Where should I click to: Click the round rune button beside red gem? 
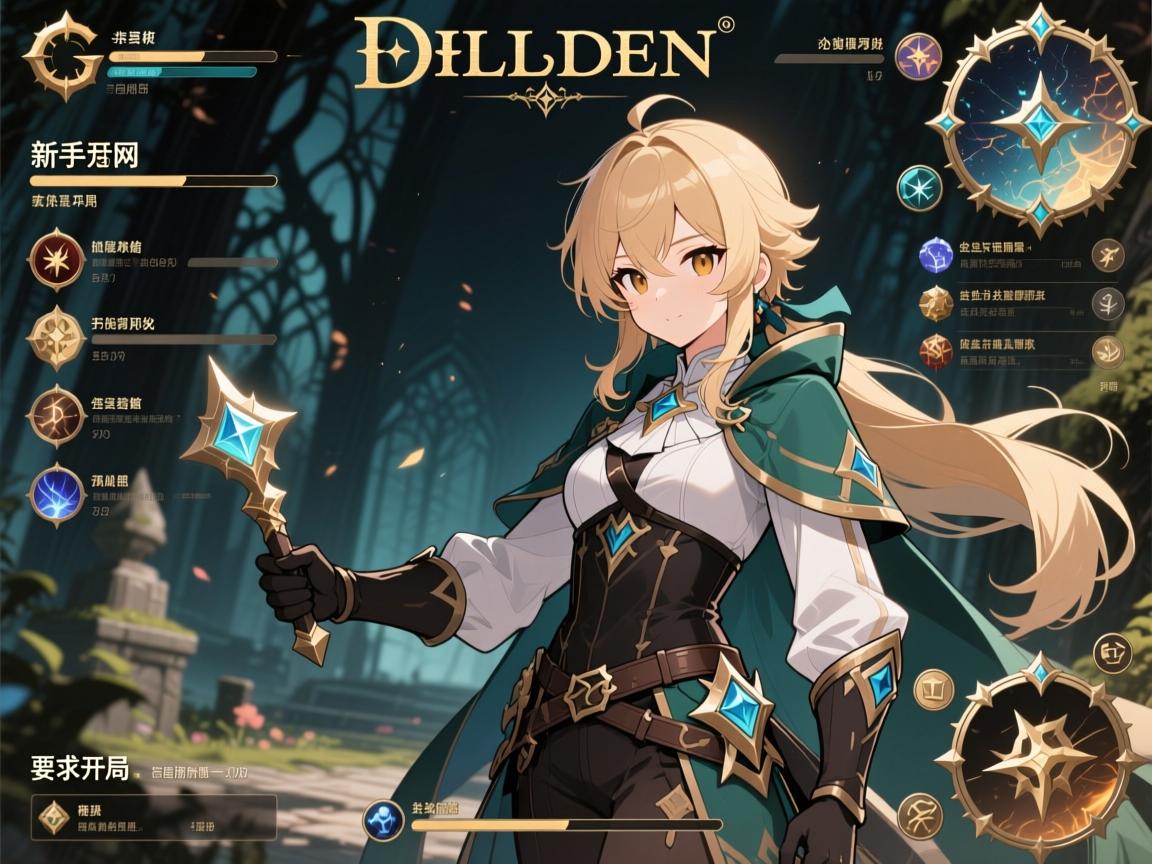pos(1108,350)
